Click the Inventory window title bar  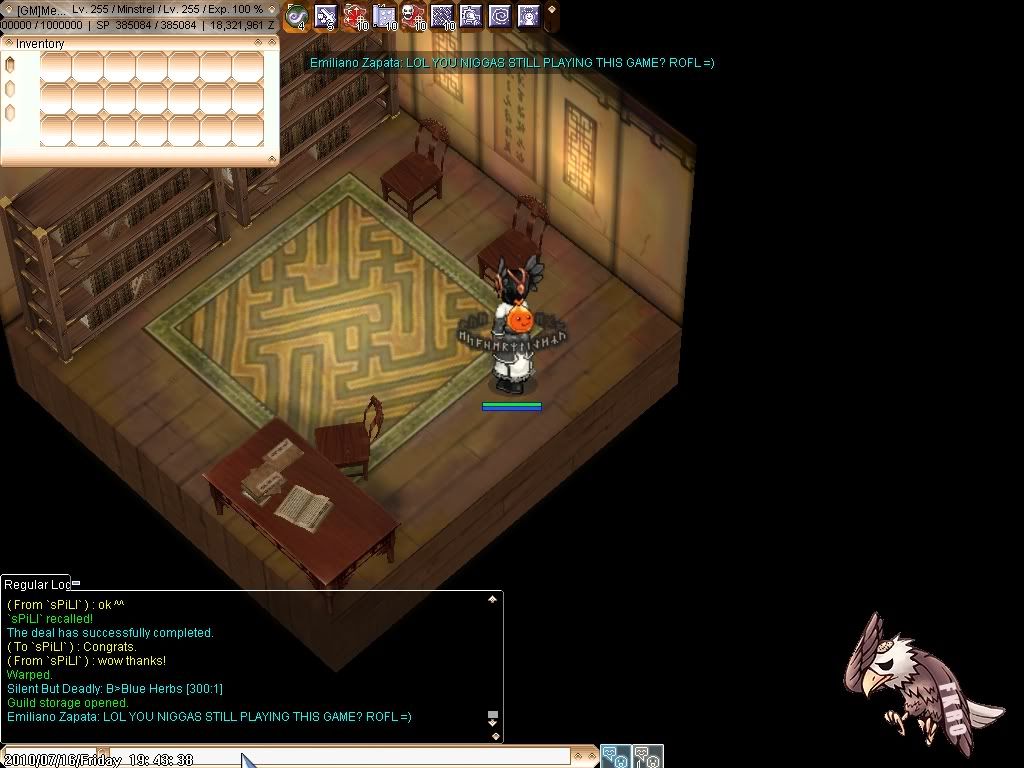130,43
